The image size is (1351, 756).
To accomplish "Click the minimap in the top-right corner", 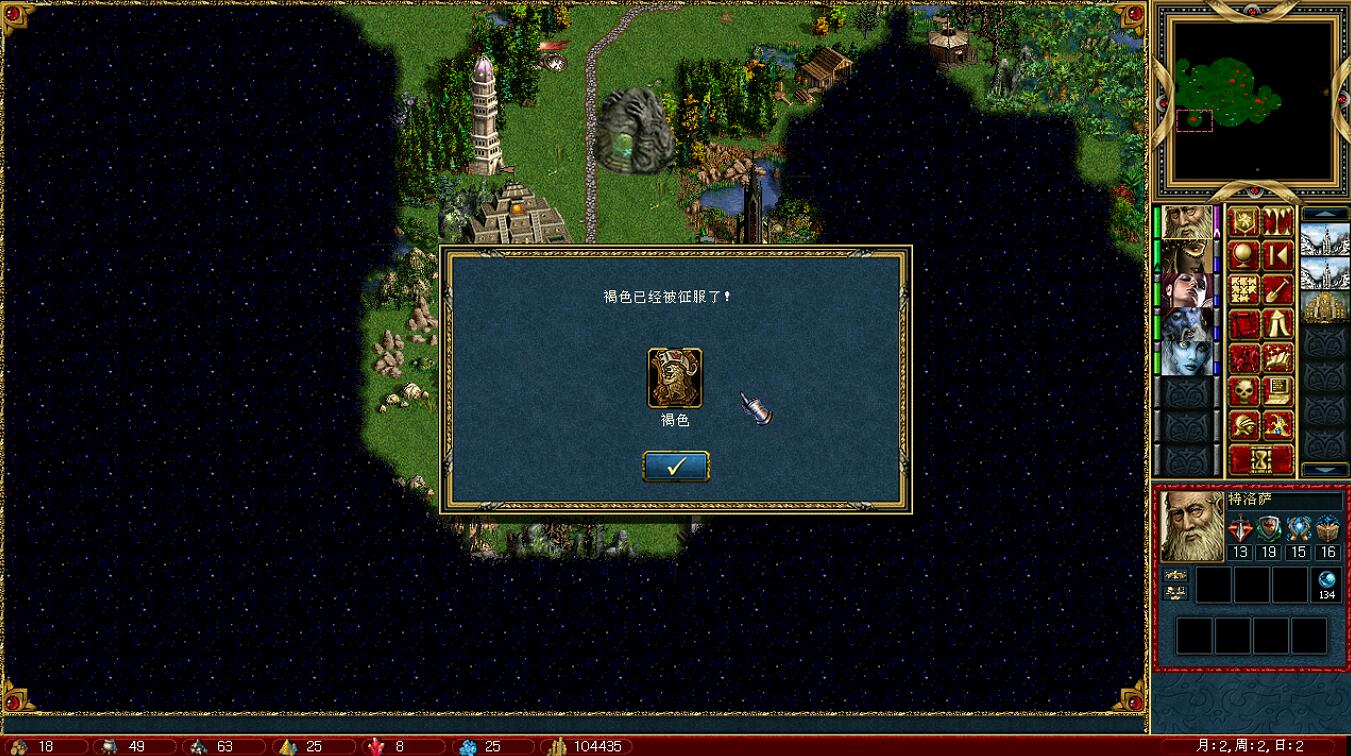I will click(x=1254, y=98).
